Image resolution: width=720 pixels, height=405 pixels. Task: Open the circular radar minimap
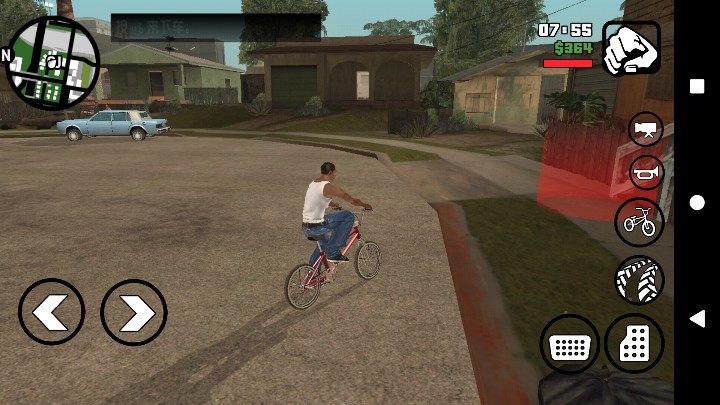point(53,61)
